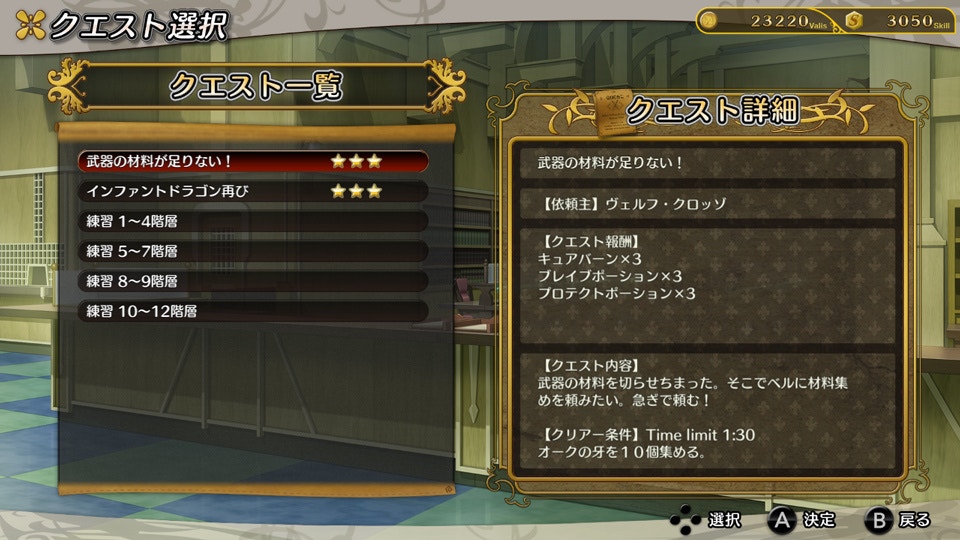Select the quest 武器の材料が足りない！

pos(253,161)
